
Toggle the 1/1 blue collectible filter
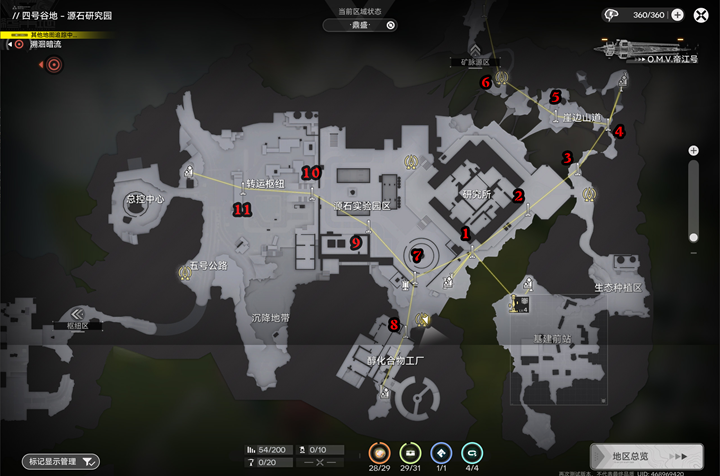(x=441, y=453)
